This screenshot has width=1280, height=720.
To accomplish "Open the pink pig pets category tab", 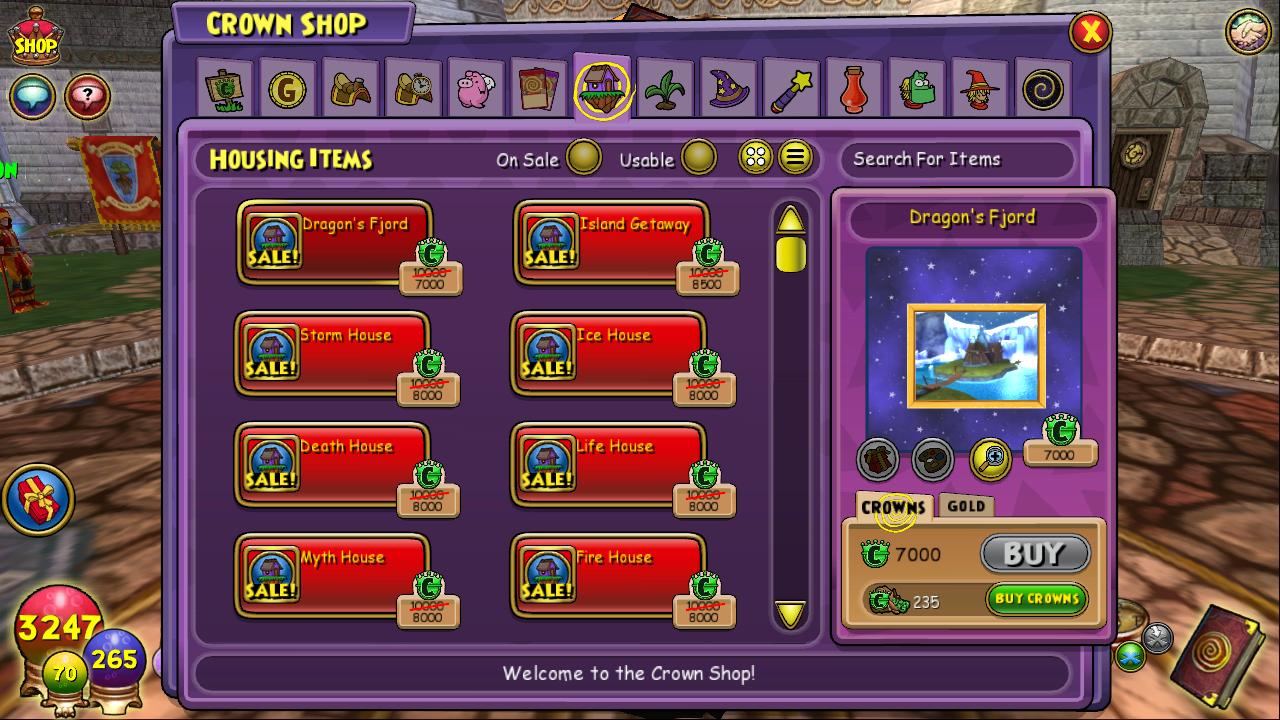I will point(477,90).
